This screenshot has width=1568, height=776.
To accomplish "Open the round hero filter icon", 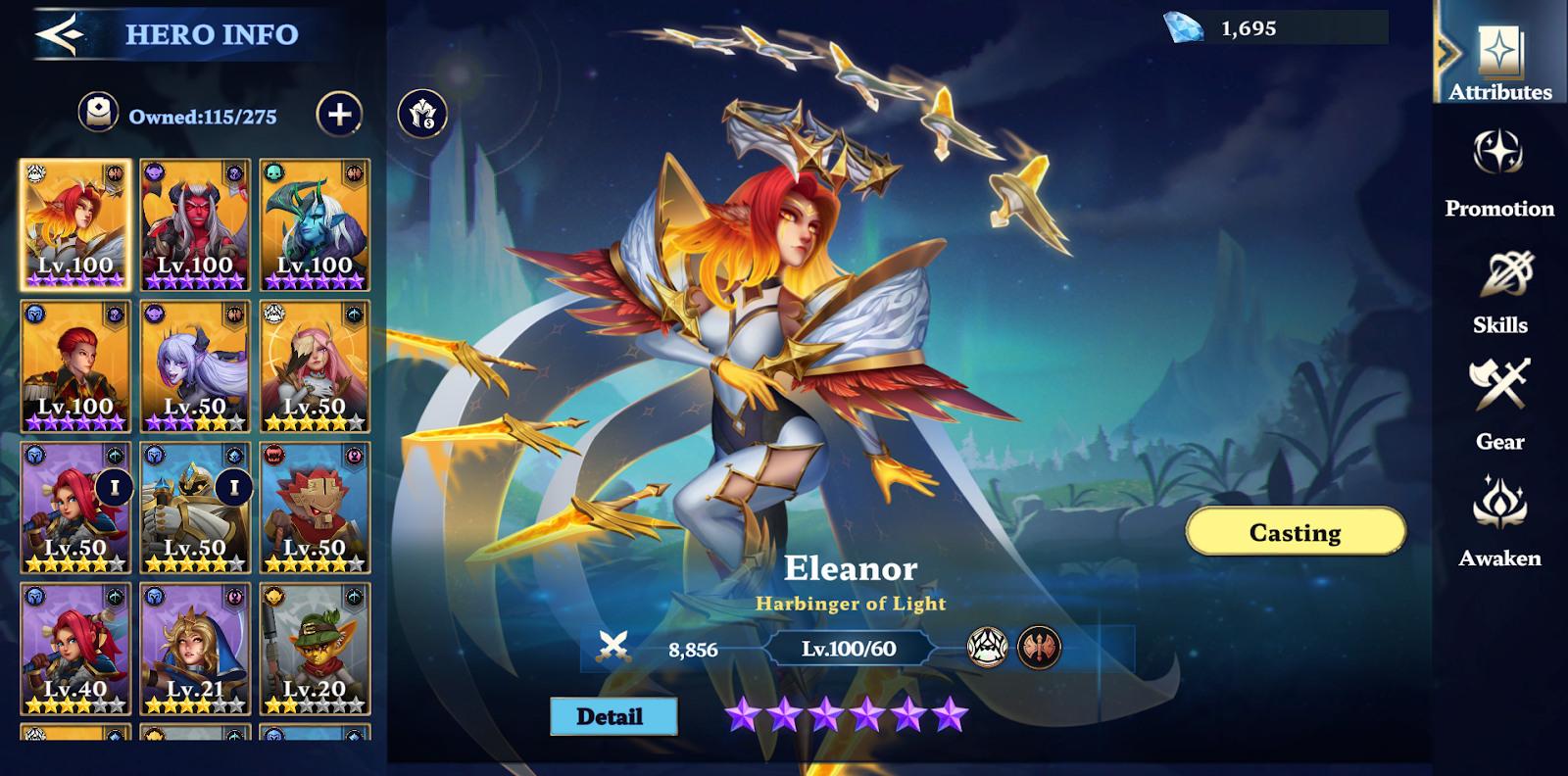I will (422, 115).
